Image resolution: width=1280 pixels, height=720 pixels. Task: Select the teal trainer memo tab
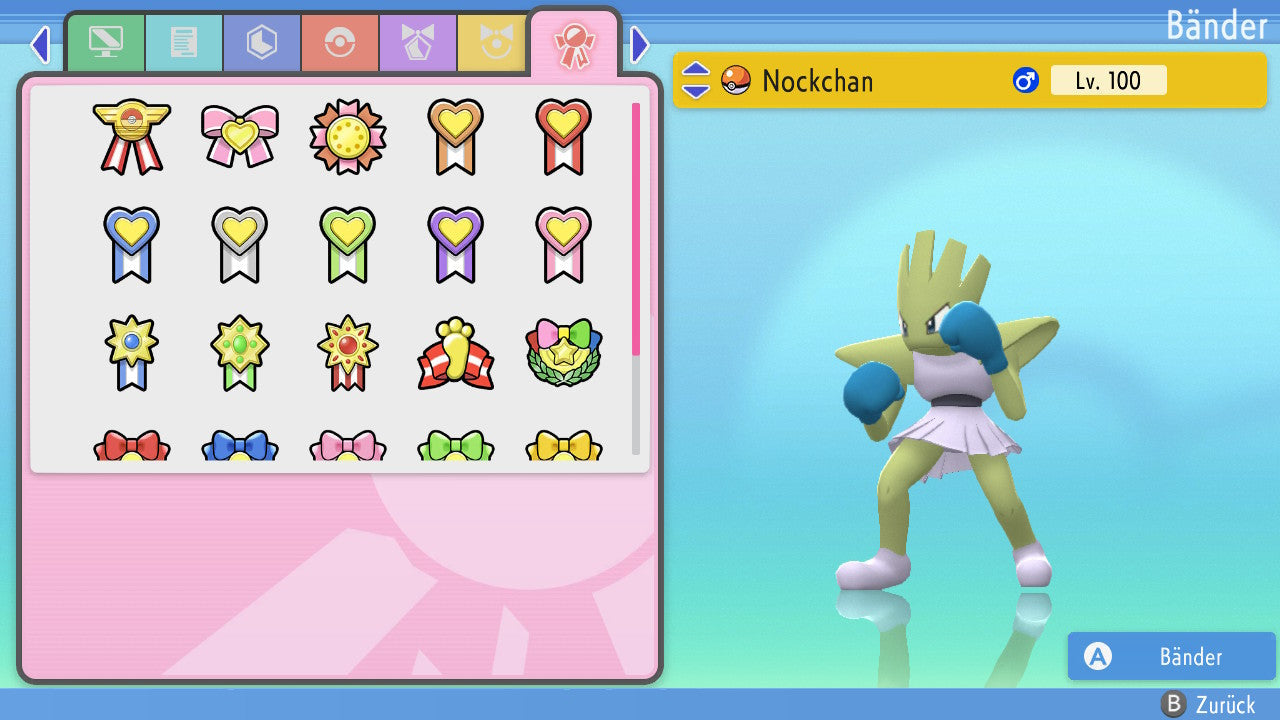click(x=183, y=44)
